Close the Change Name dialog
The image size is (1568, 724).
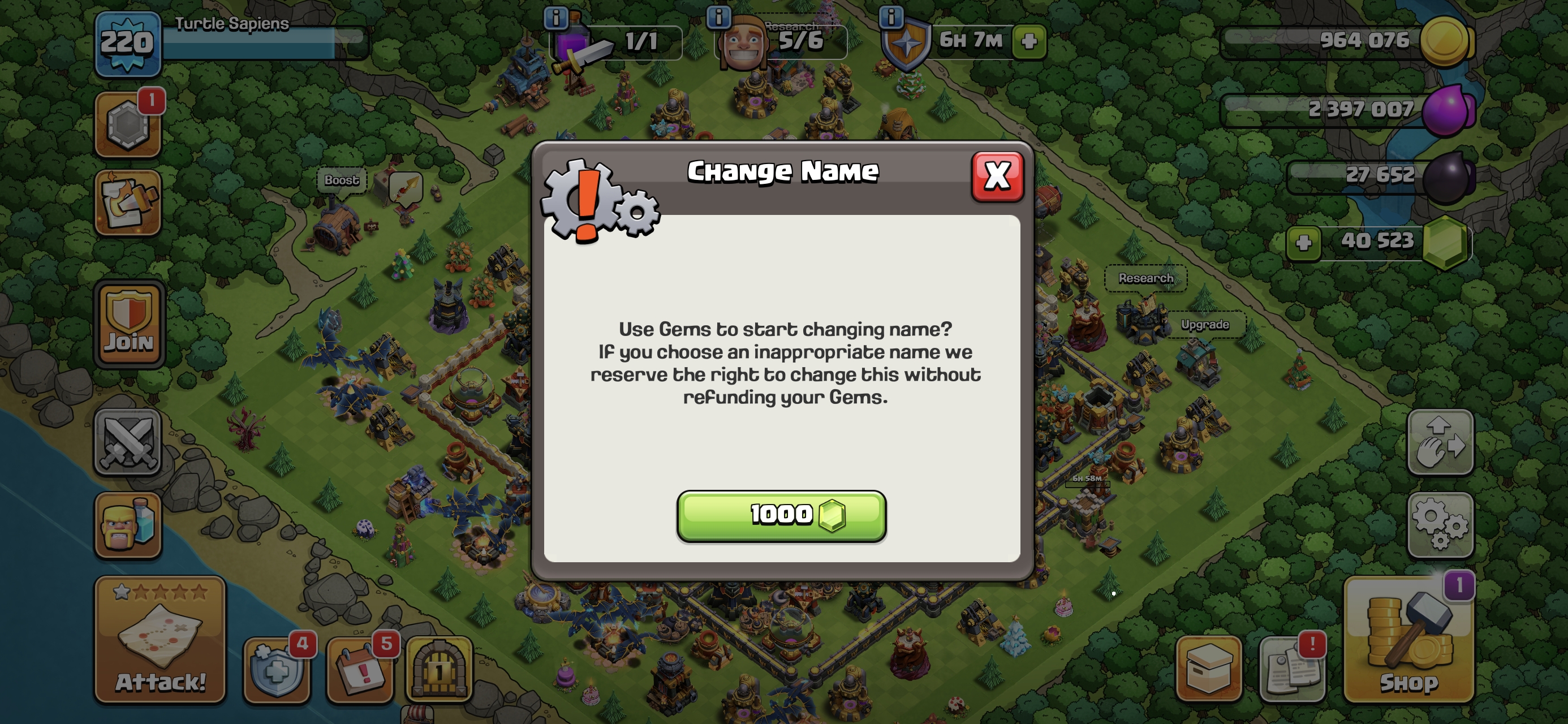point(997,176)
